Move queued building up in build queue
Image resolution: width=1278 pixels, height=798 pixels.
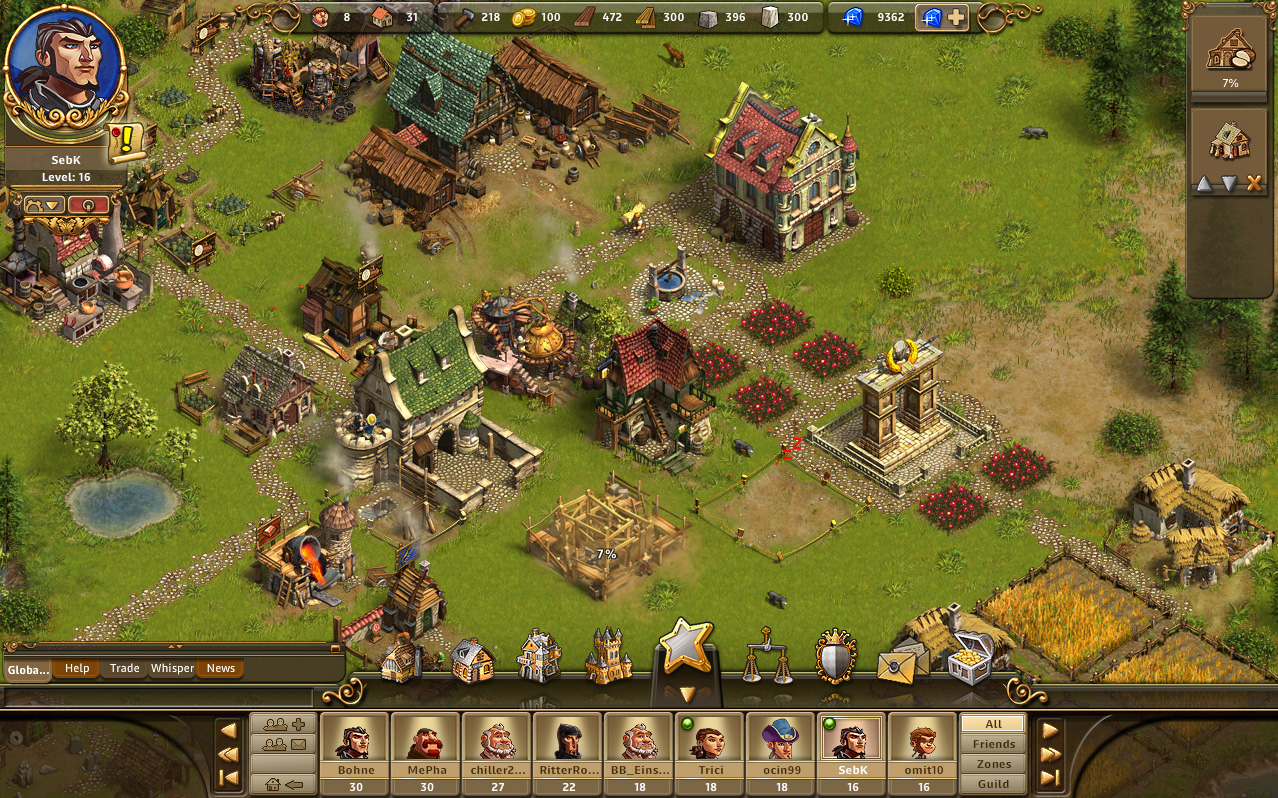1204,183
